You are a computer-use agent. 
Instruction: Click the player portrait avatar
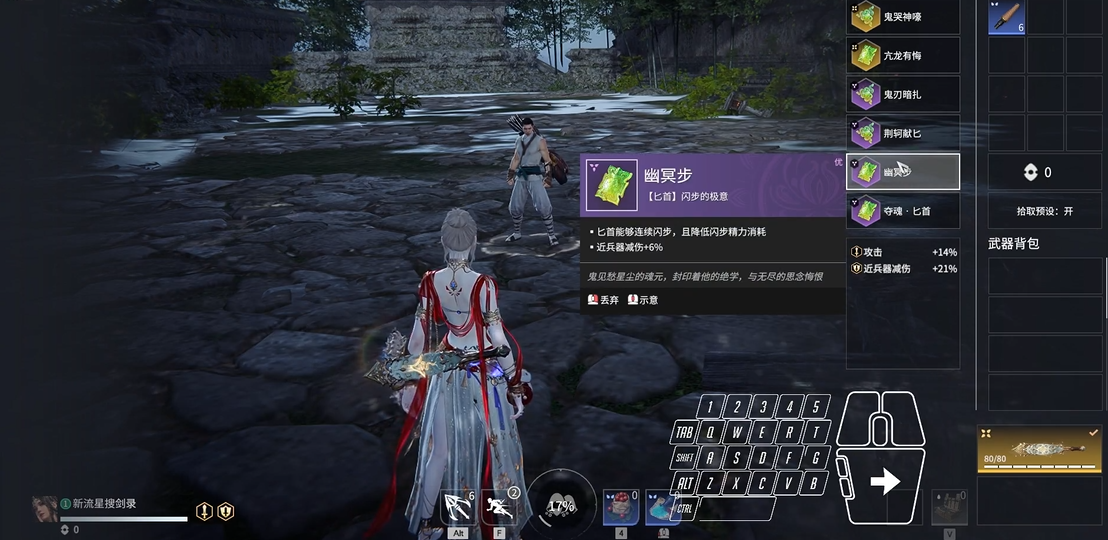[44, 509]
